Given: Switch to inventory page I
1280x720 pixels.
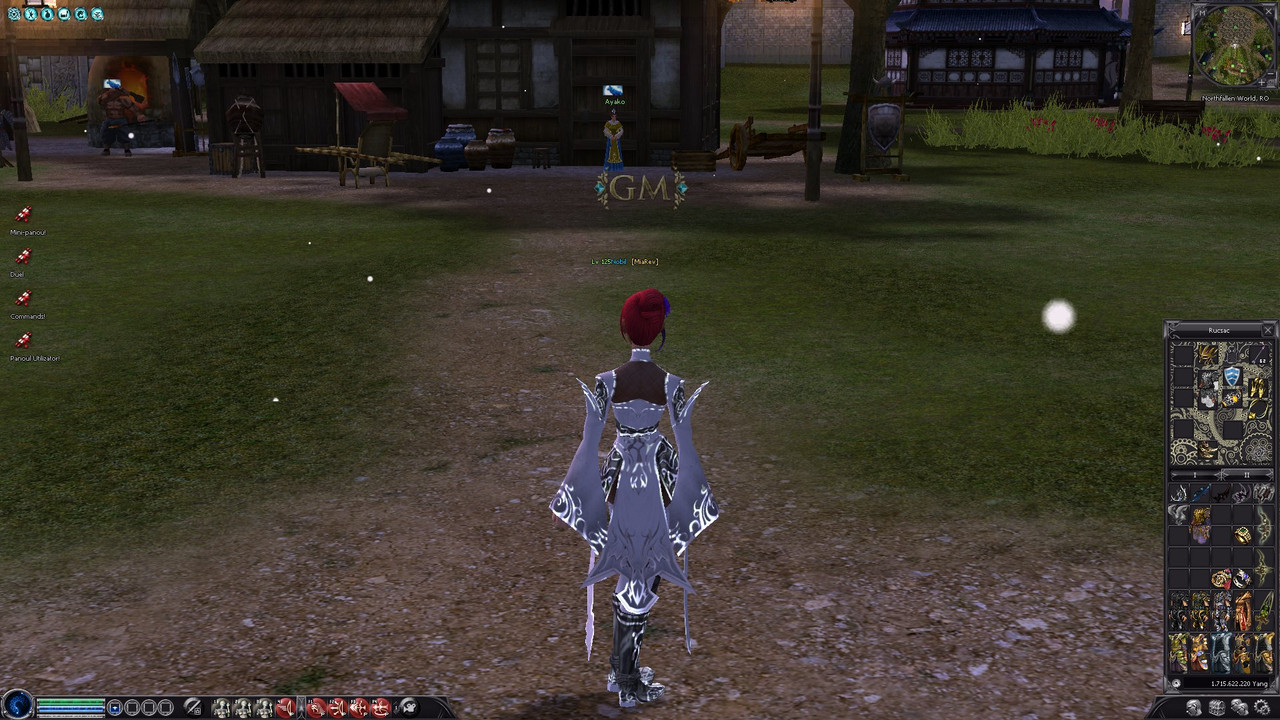Looking at the screenshot, I should click(x=1196, y=474).
